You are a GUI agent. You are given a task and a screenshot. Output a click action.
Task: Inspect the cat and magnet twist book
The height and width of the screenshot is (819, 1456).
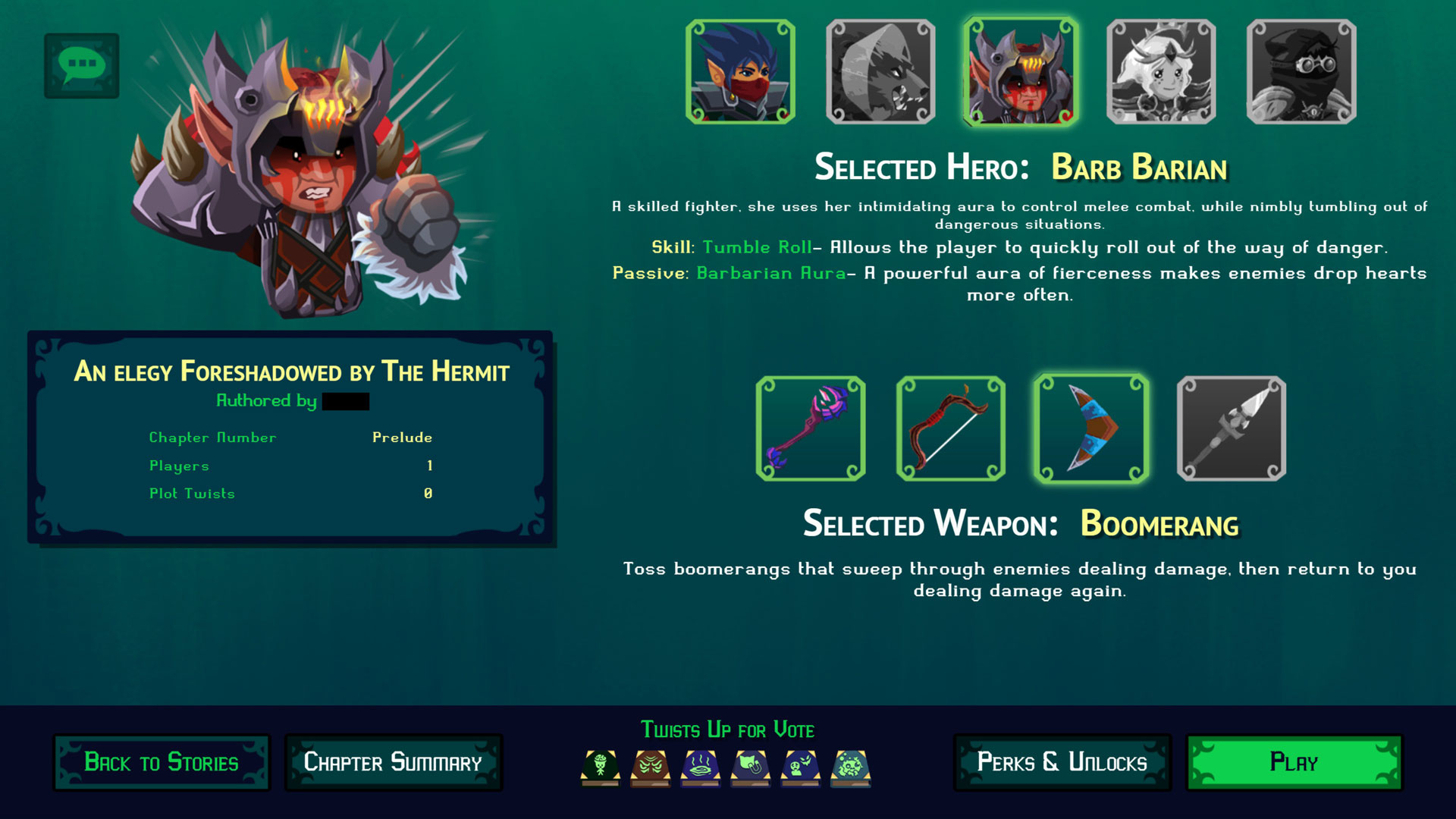[x=751, y=767]
